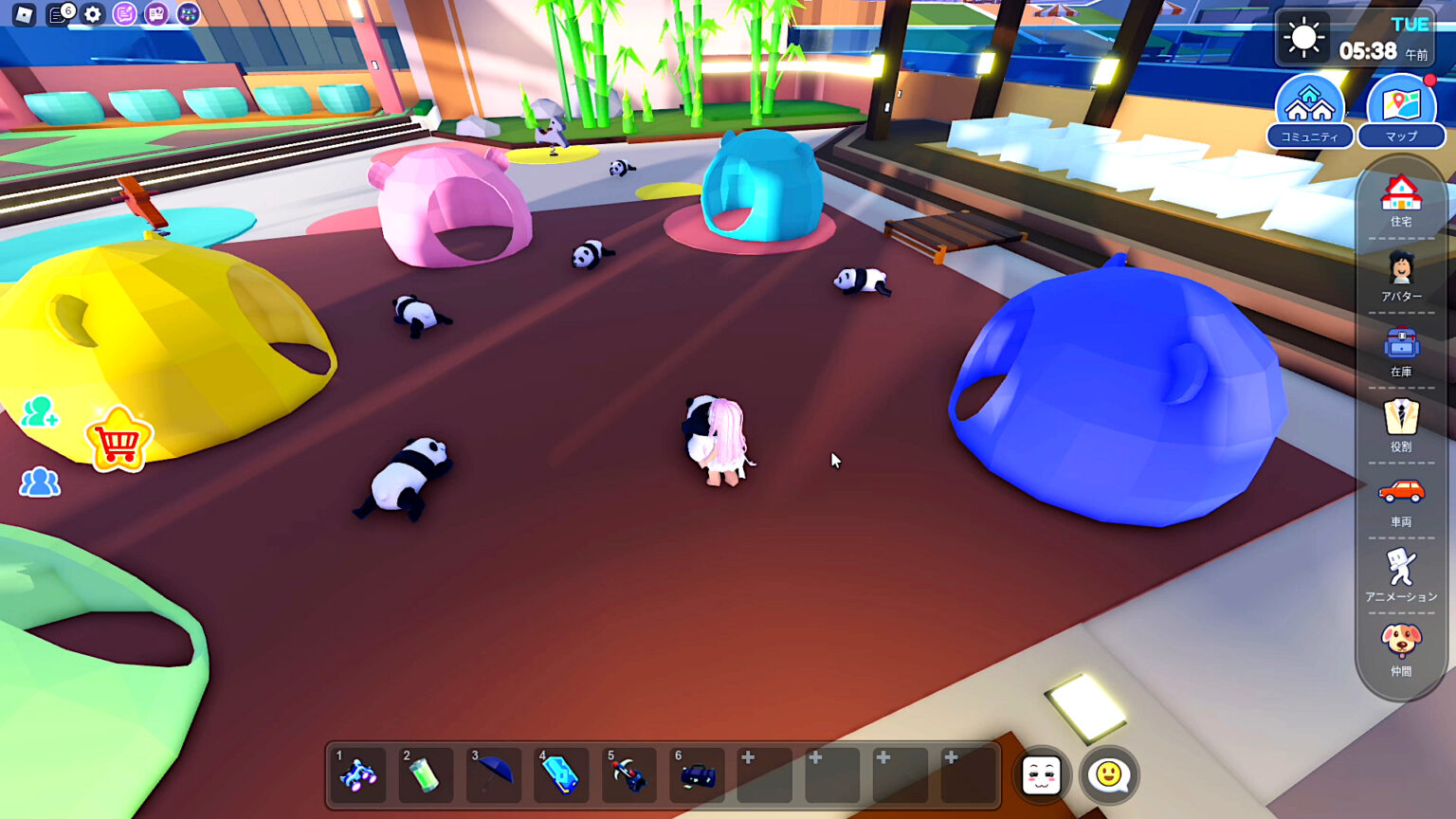Viewport: 1456px width, 819px height.
Task: Open the face expression picker
Action: pos(1041,775)
